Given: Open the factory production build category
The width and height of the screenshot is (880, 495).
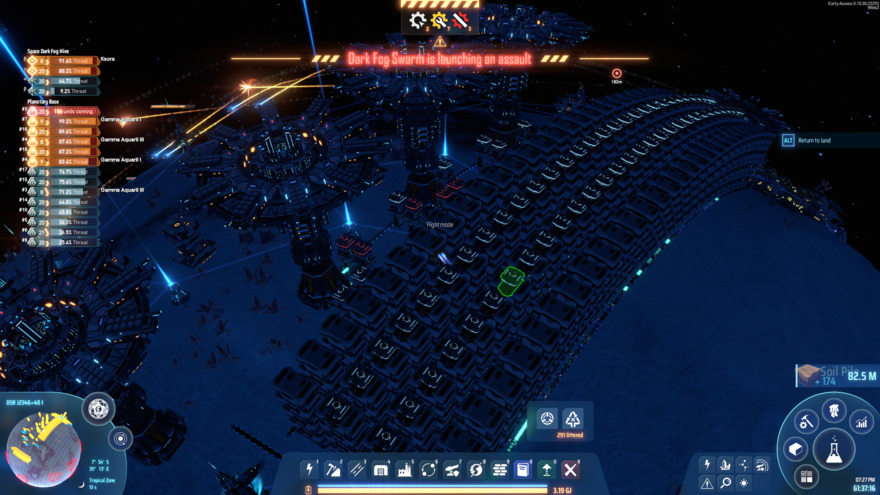Looking at the screenshot, I should [405, 469].
